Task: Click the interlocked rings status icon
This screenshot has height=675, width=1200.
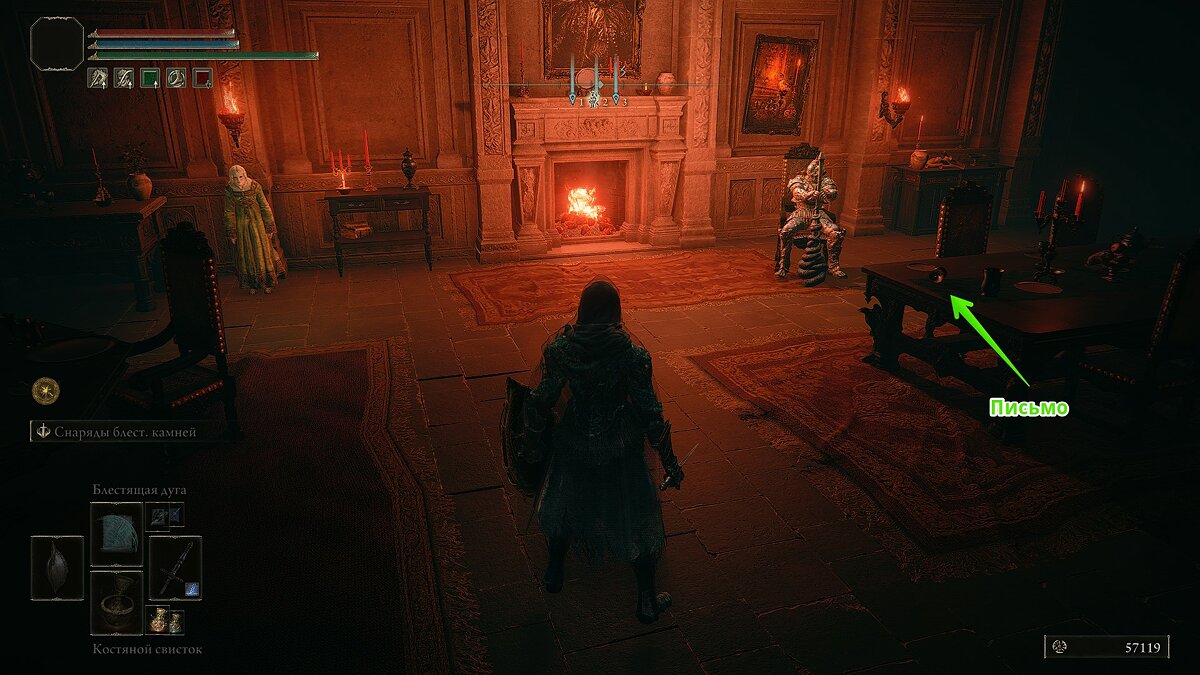Action: coord(176,77)
